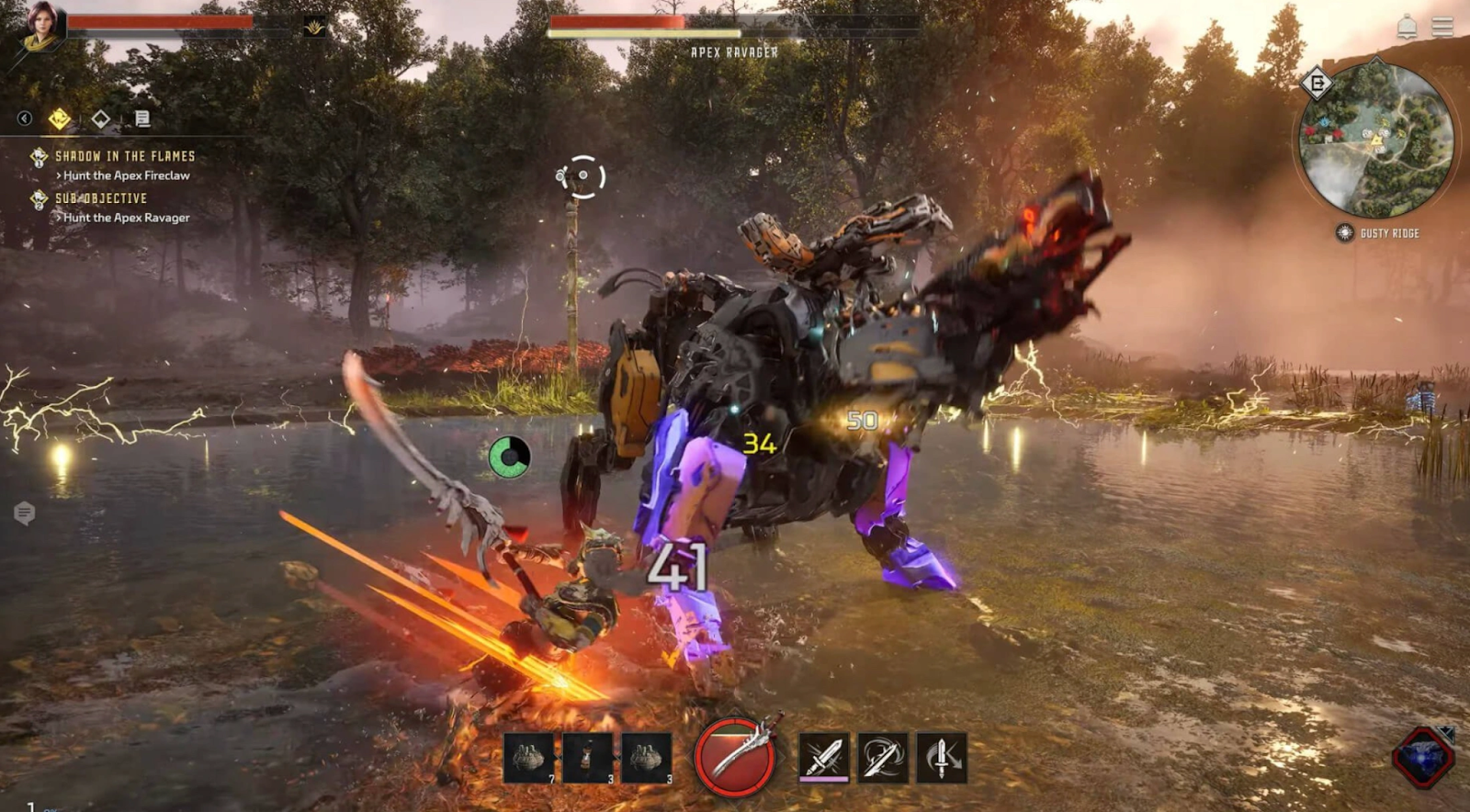Use the pouch item with count 3
The height and width of the screenshot is (812, 1470).
click(647, 758)
